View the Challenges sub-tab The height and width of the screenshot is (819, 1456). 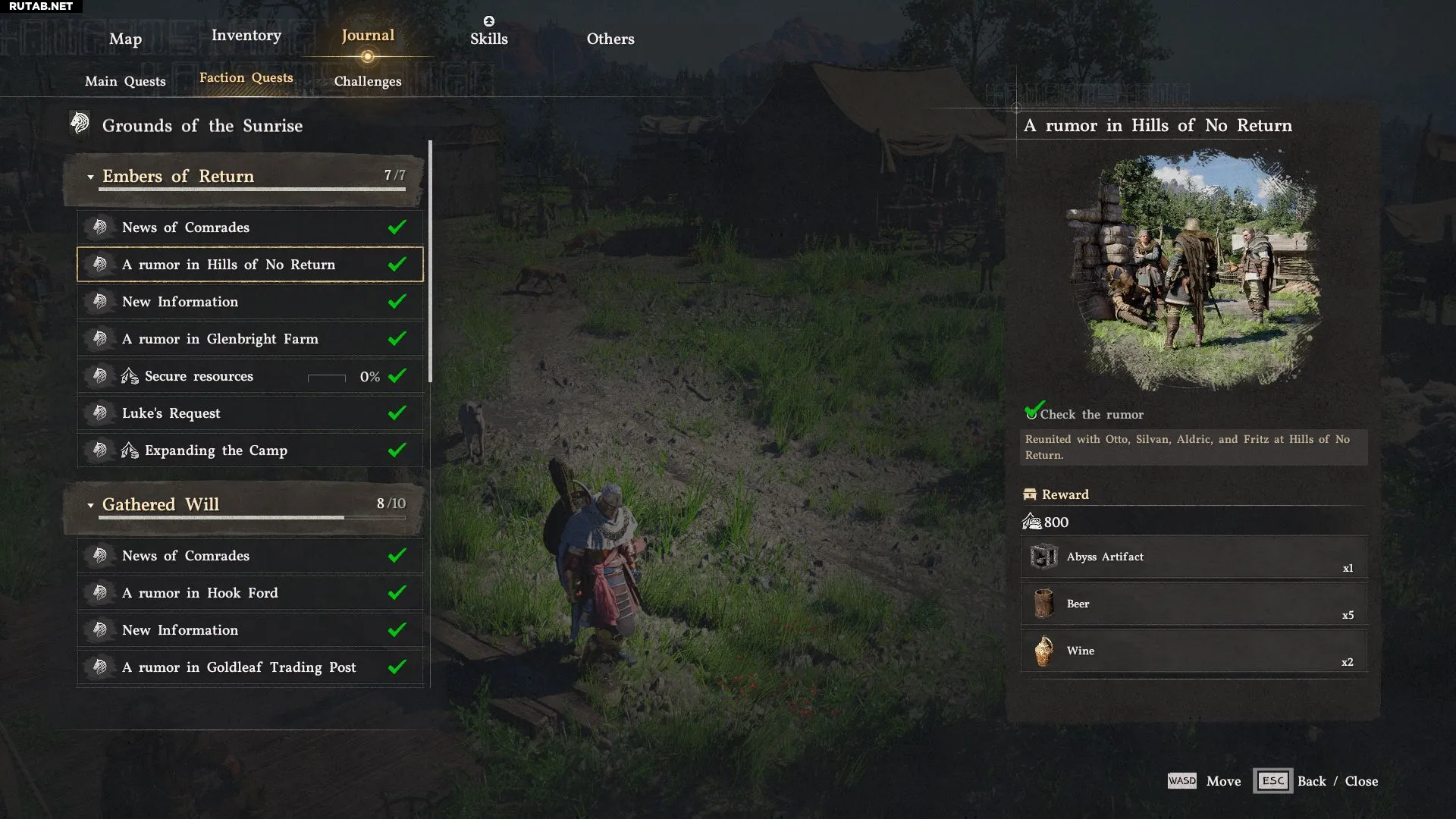pos(368,81)
